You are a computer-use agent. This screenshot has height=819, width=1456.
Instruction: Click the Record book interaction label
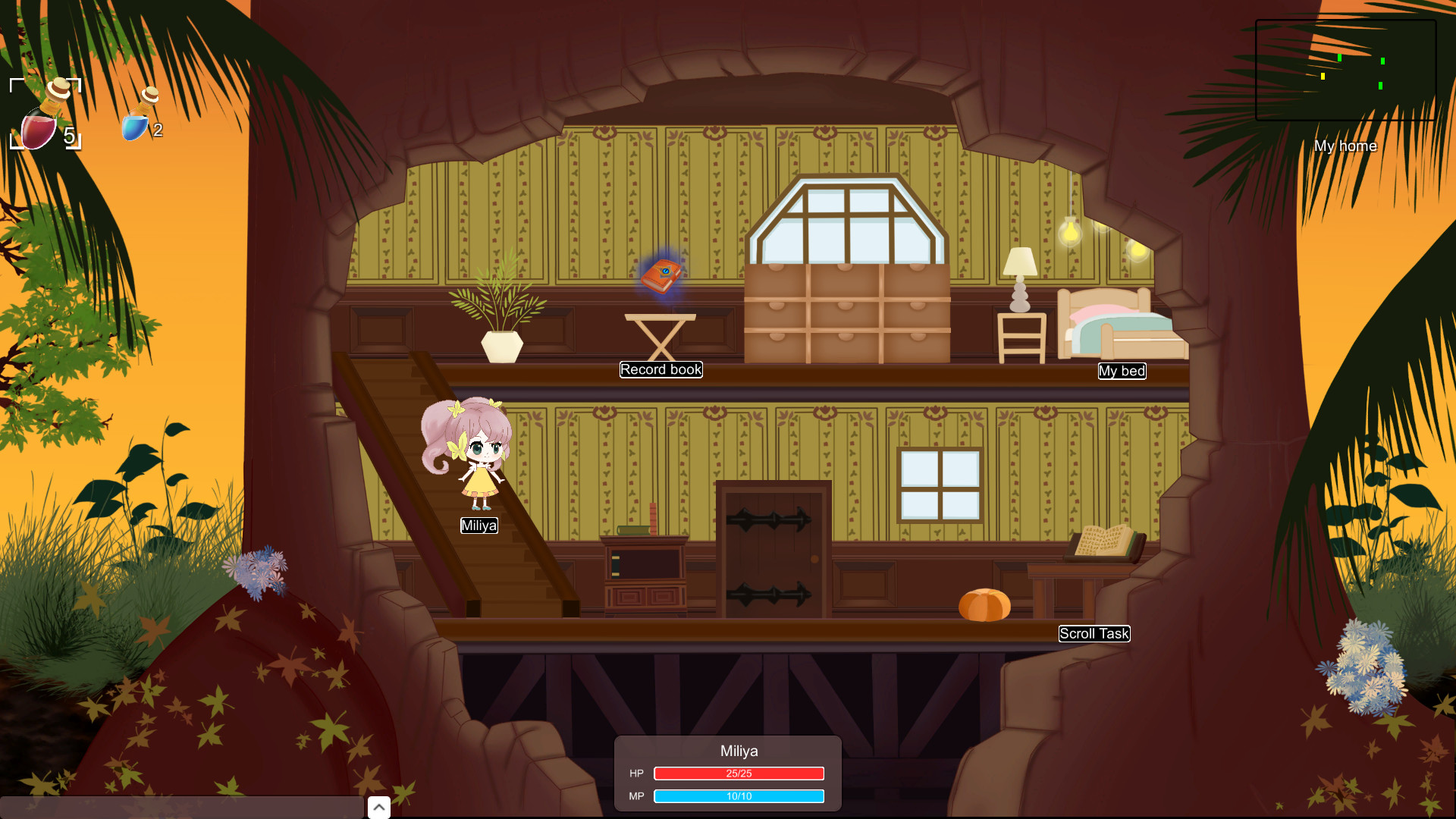click(661, 369)
